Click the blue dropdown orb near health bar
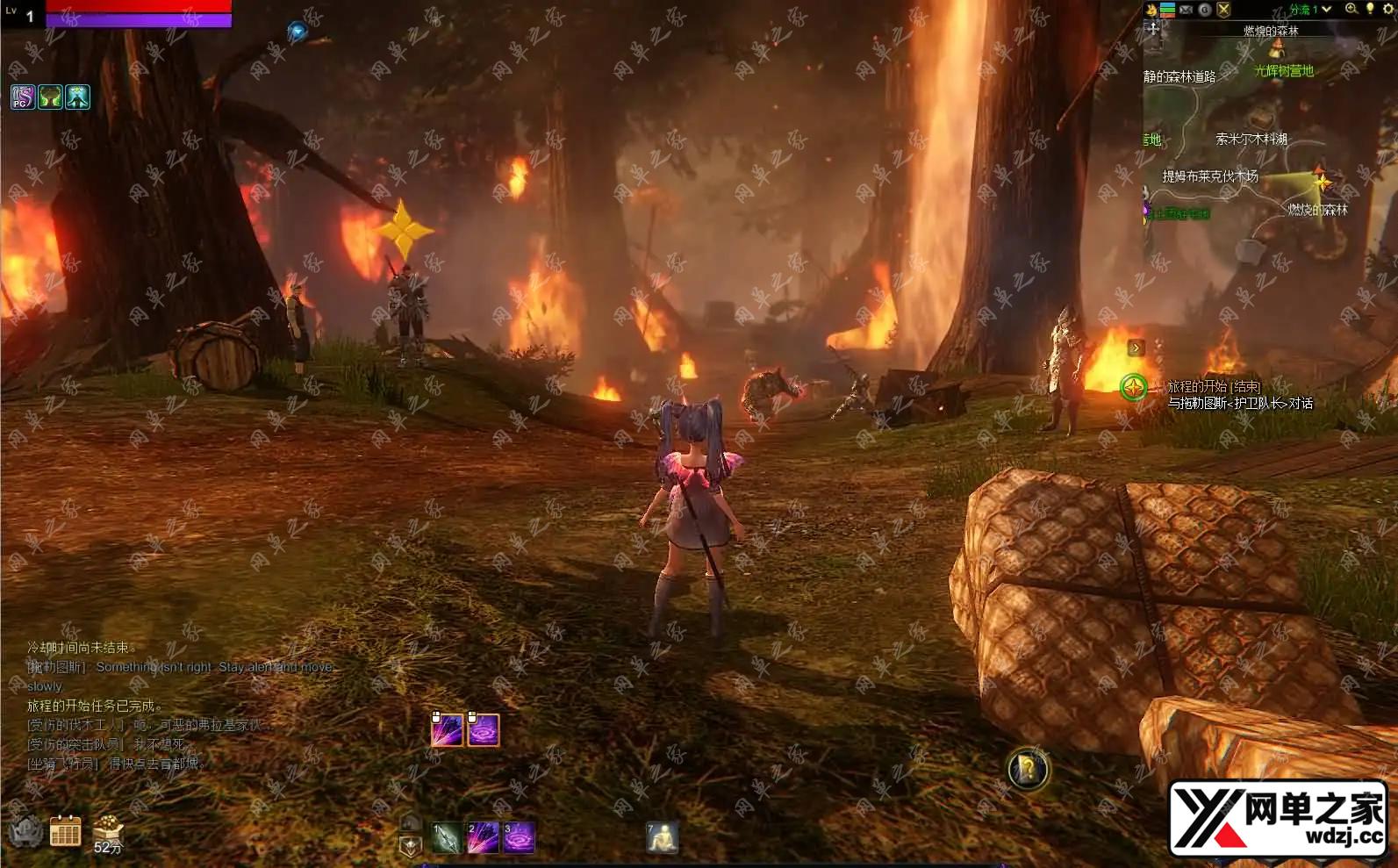 pyautogui.click(x=298, y=32)
